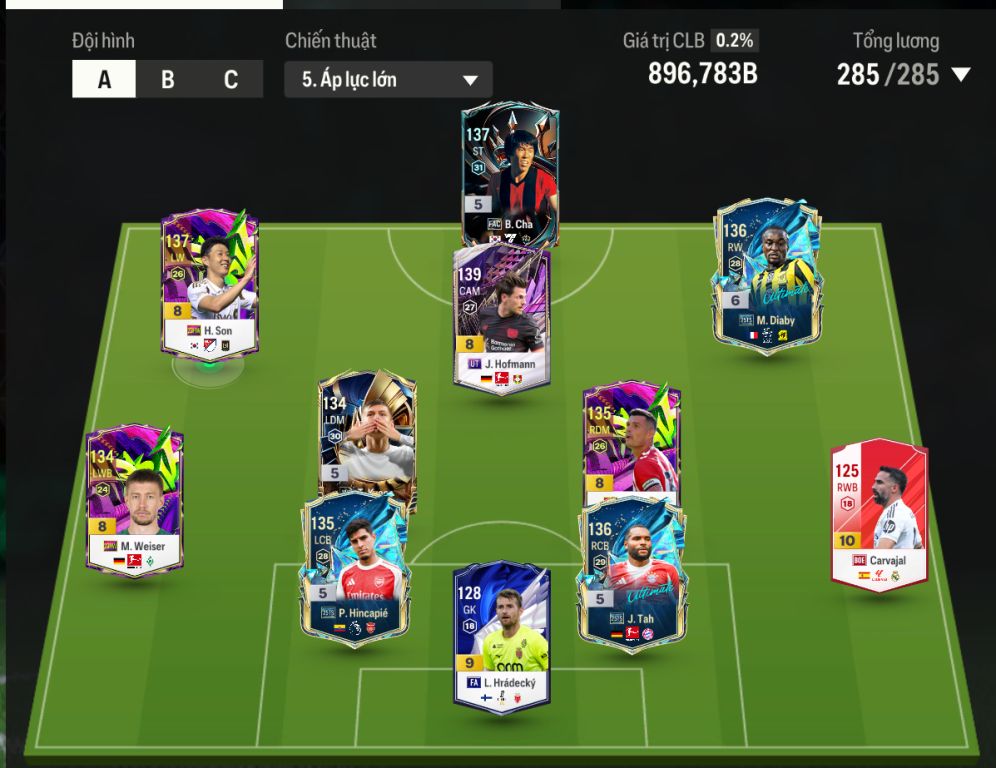Choose the Carvajal RWB card

879,515
